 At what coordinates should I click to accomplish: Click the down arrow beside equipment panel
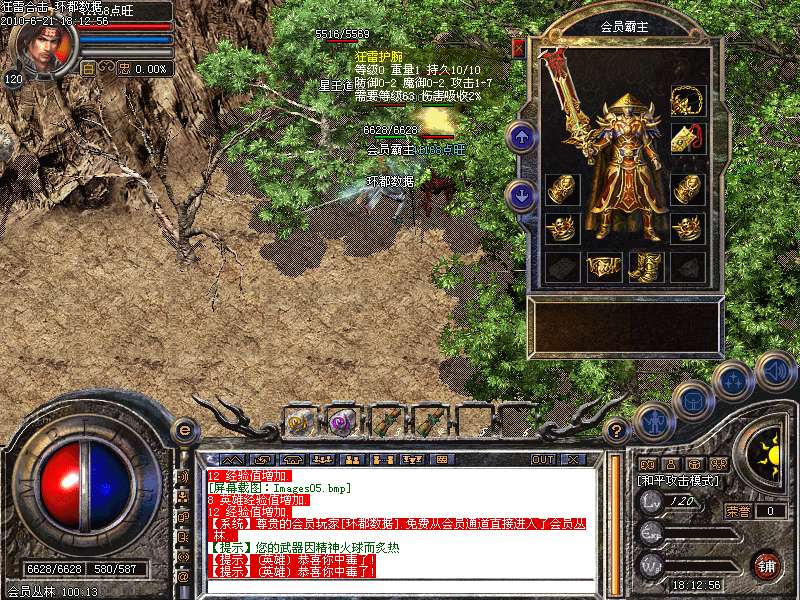tap(520, 195)
